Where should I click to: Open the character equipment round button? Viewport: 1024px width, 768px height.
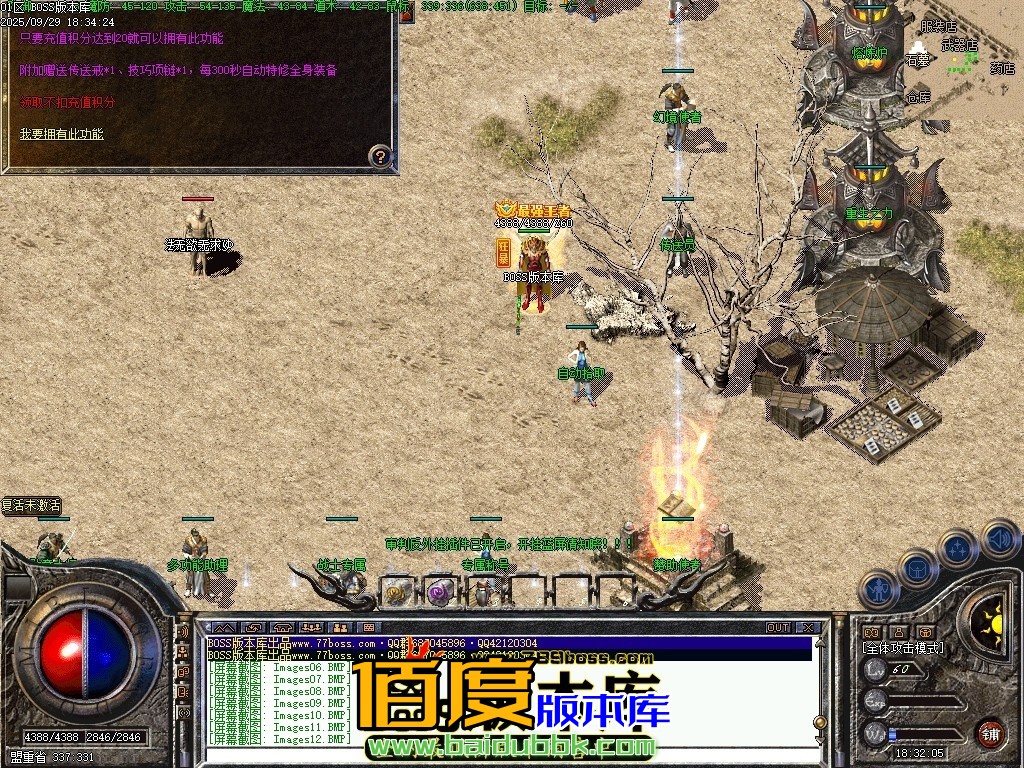click(x=878, y=588)
